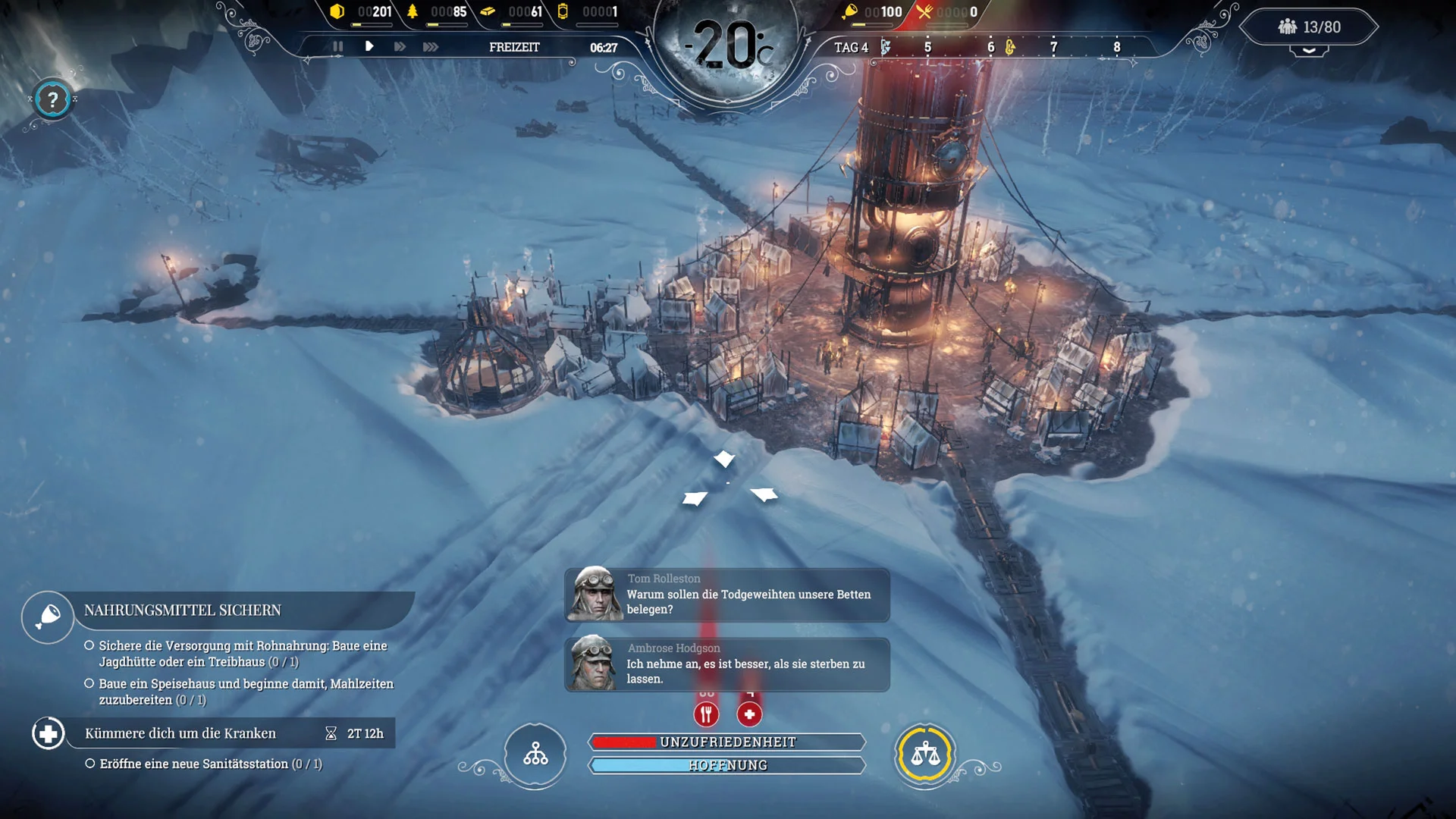Open the question mark help button
This screenshot has height=819, width=1456.
tap(52, 99)
